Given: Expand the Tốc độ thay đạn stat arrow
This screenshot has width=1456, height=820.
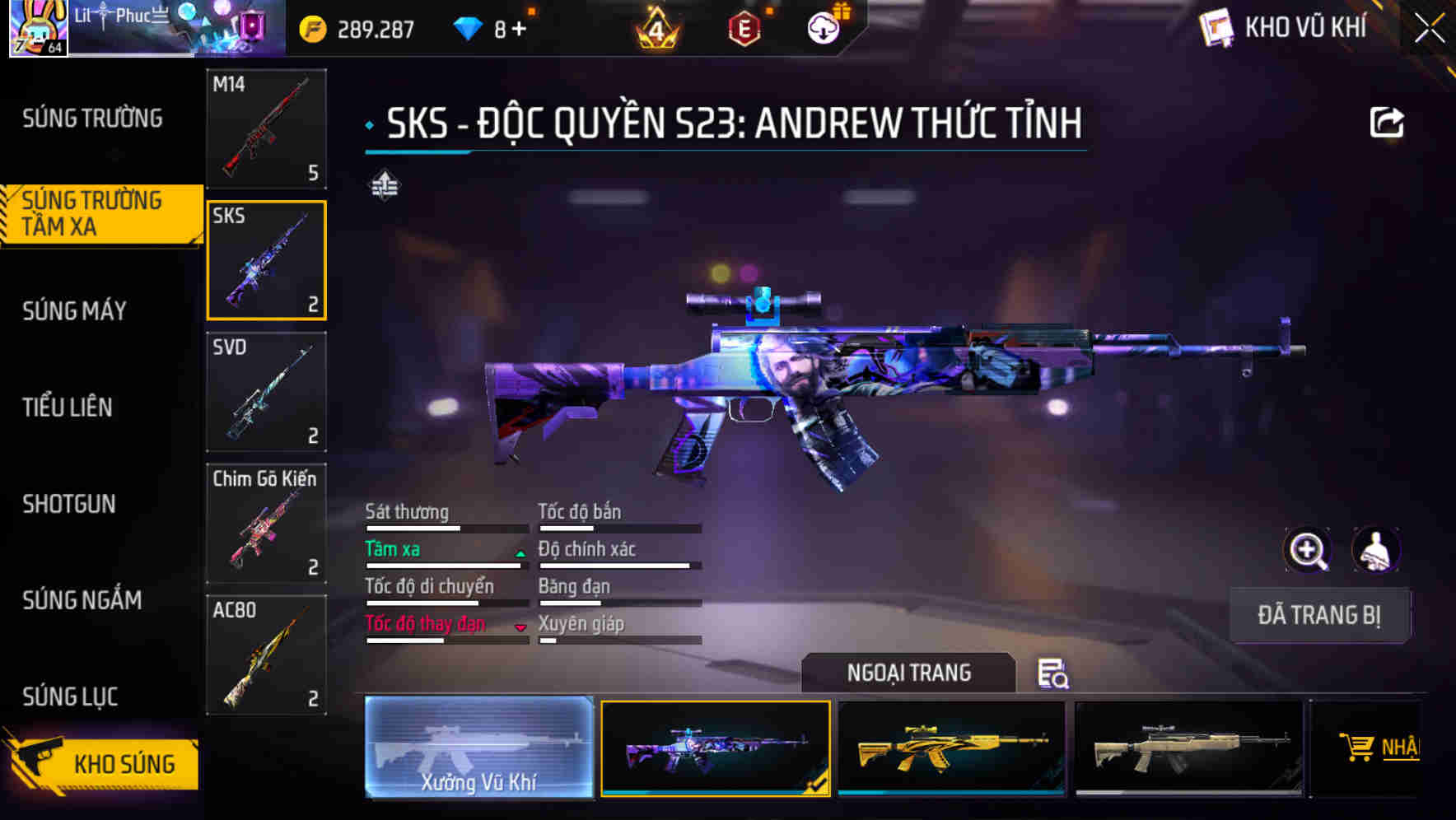Looking at the screenshot, I should [520, 627].
